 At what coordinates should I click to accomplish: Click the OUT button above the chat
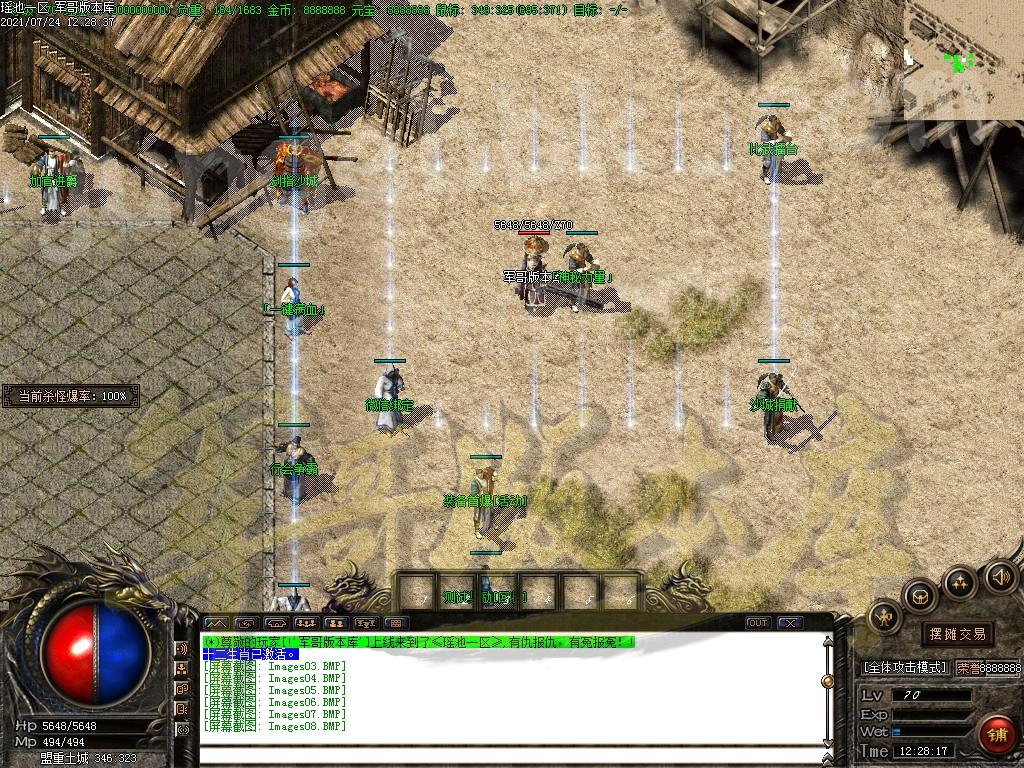758,623
